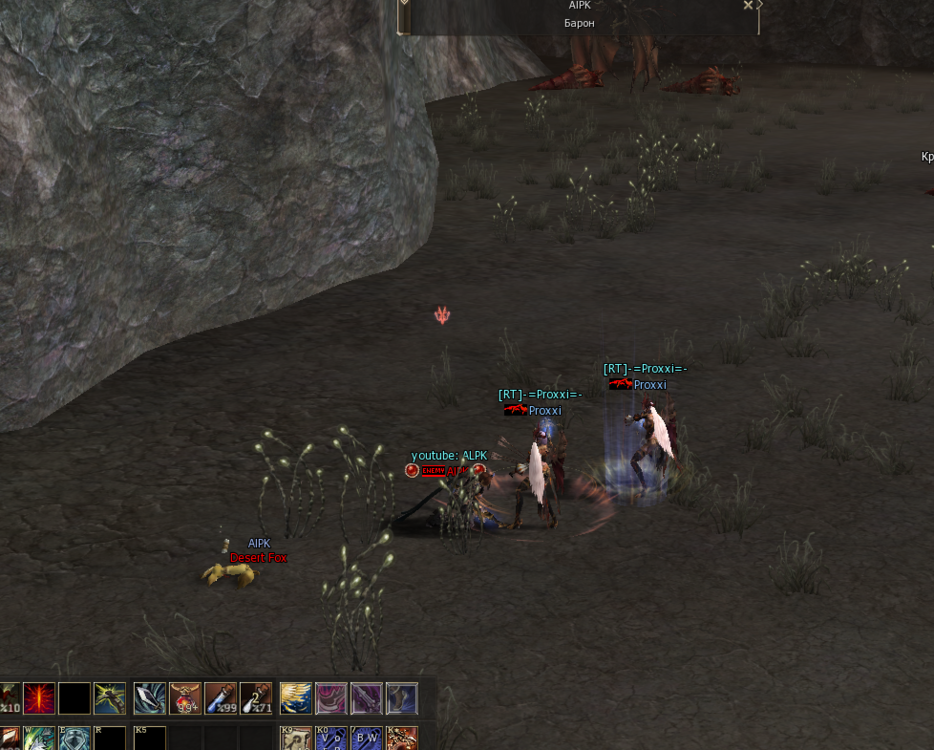Use the scroll item in slot K9
This screenshot has width=934, height=750.
[296, 739]
